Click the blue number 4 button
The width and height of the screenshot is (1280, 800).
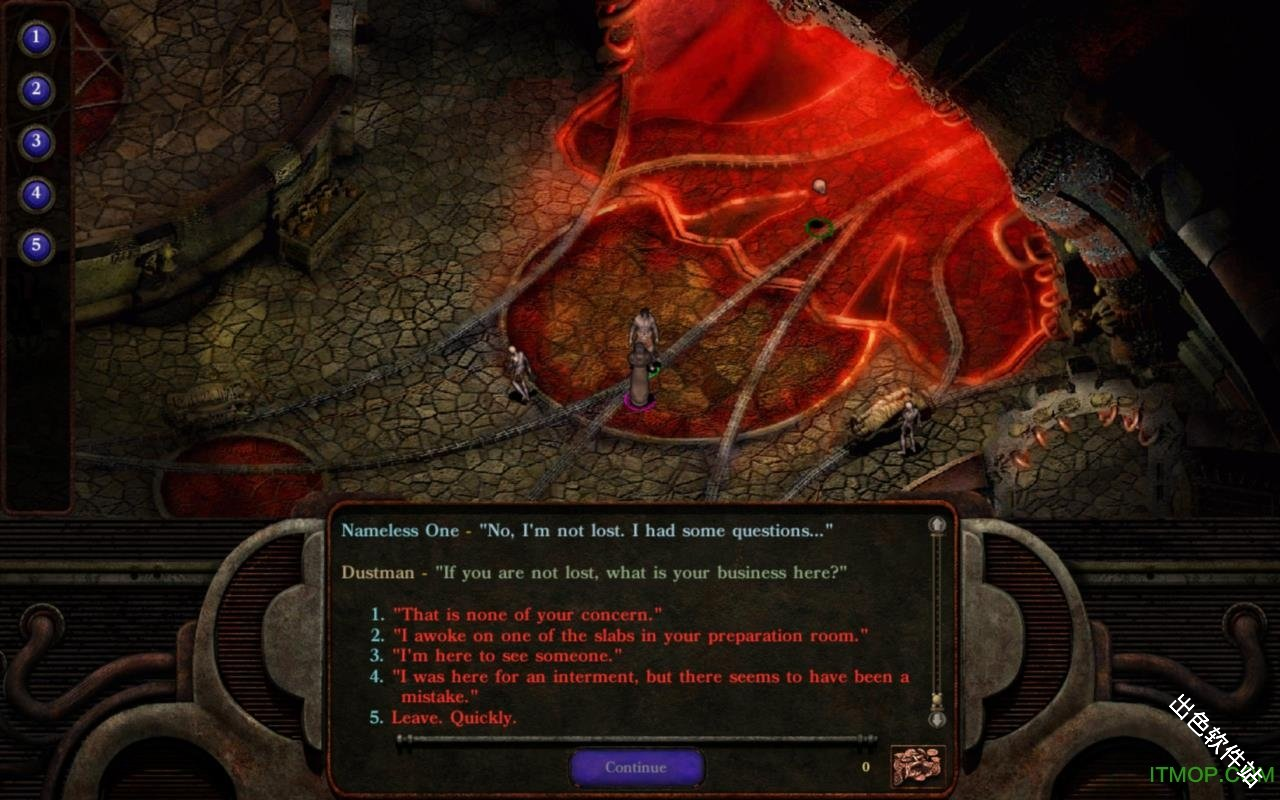point(37,193)
